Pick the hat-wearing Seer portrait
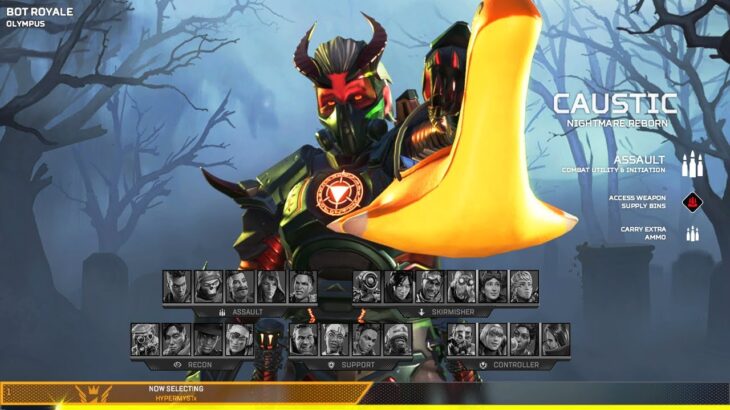This screenshot has height=410, width=730. 207,340
